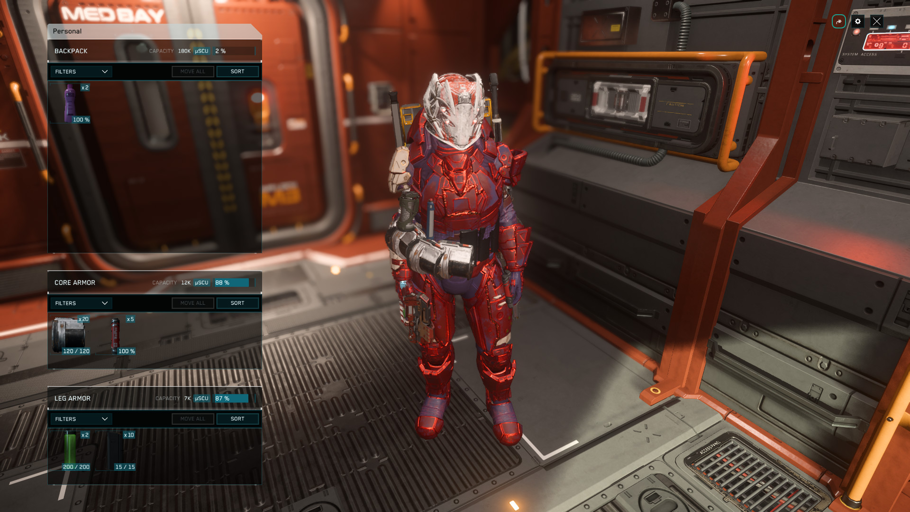
Task: Open the Backpack Filters dropdown
Action: click(81, 72)
